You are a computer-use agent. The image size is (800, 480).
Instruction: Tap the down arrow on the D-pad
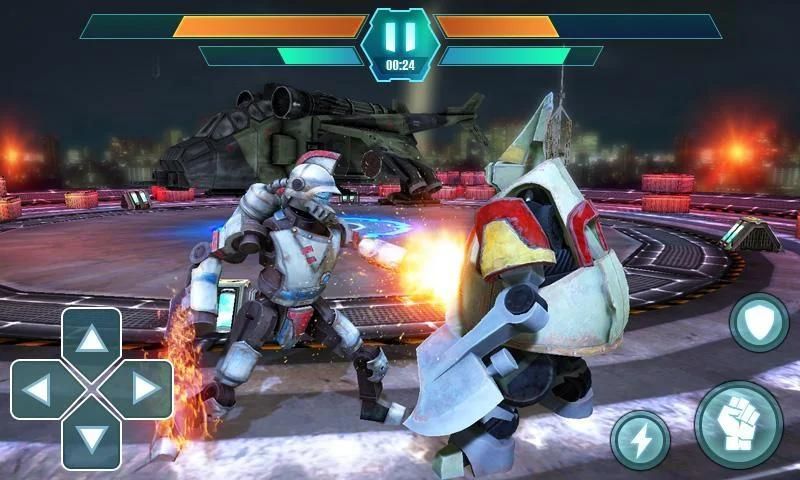point(92,438)
